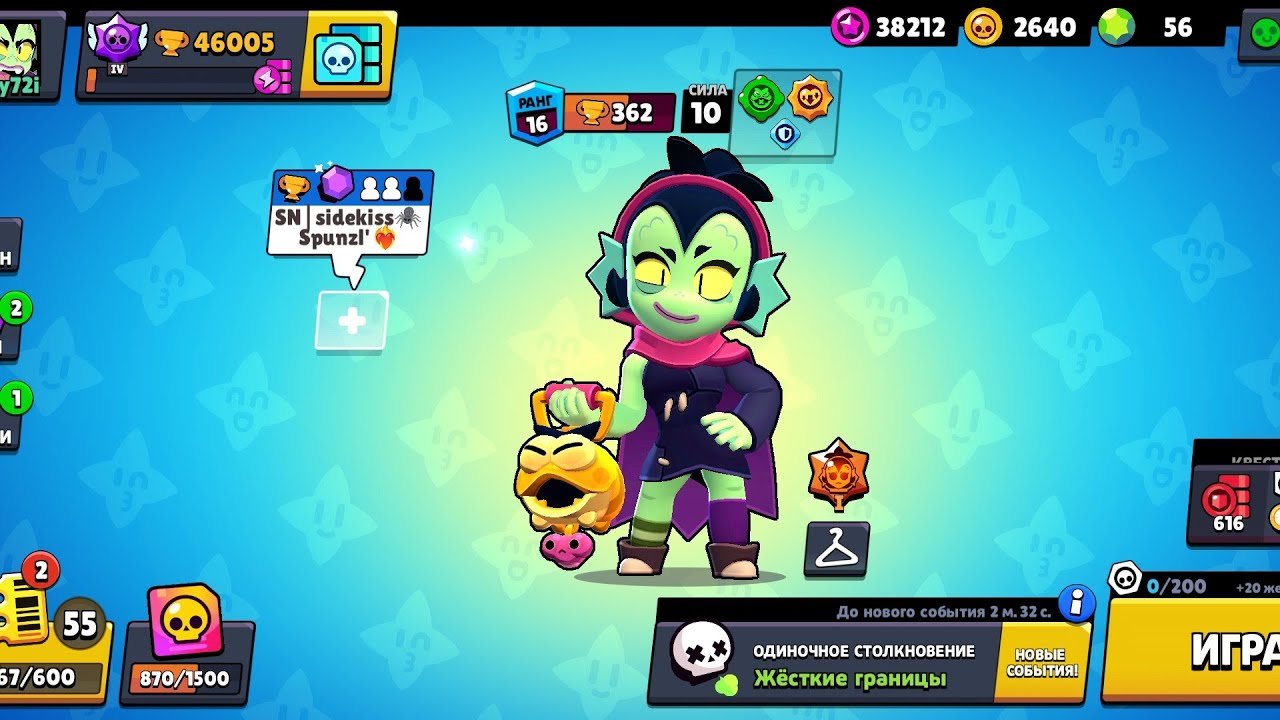Open the pink currency balance of 38212
Screen dimensions: 1280x720
tap(890, 27)
